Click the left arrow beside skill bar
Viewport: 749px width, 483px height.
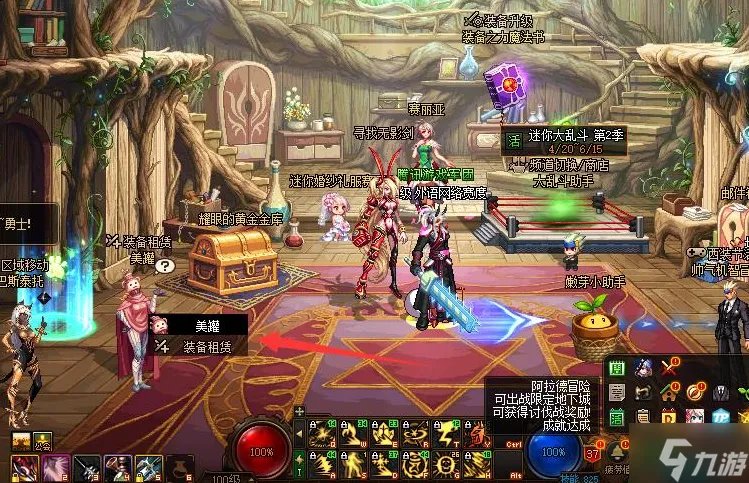297,436
